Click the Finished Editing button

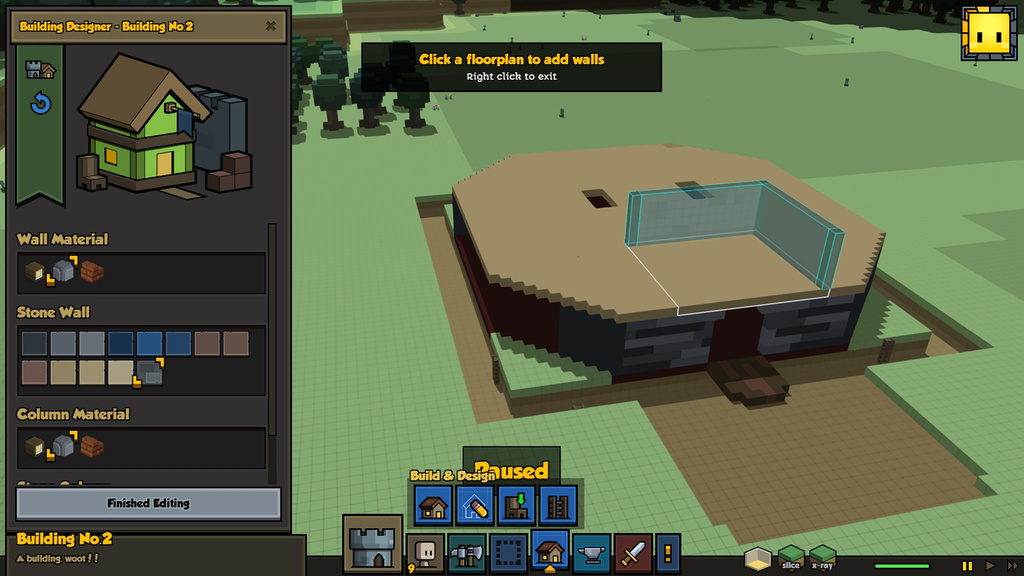pyautogui.click(x=148, y=503)
